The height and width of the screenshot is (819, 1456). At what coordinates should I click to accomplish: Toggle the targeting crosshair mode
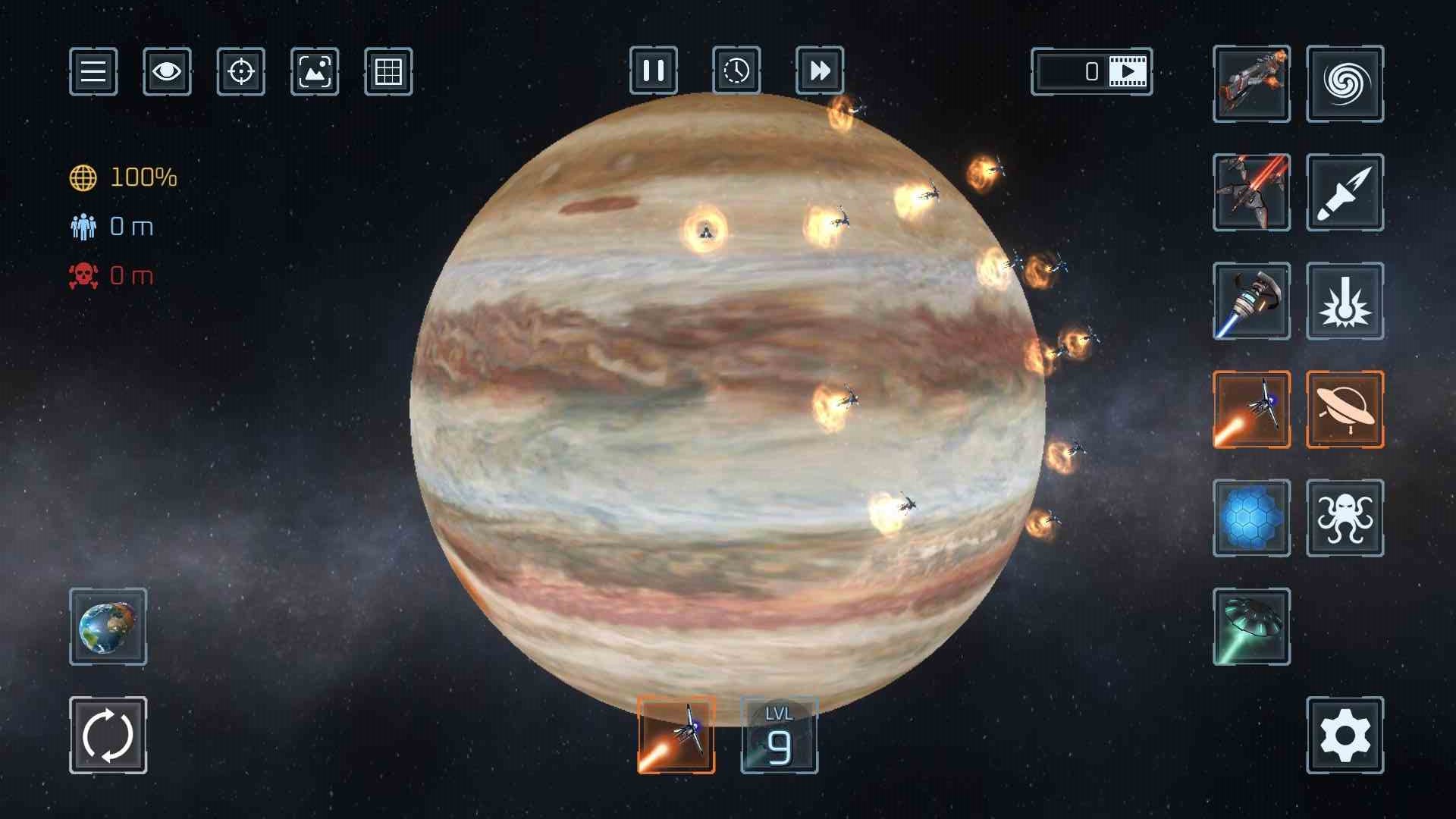pos(240,72)
